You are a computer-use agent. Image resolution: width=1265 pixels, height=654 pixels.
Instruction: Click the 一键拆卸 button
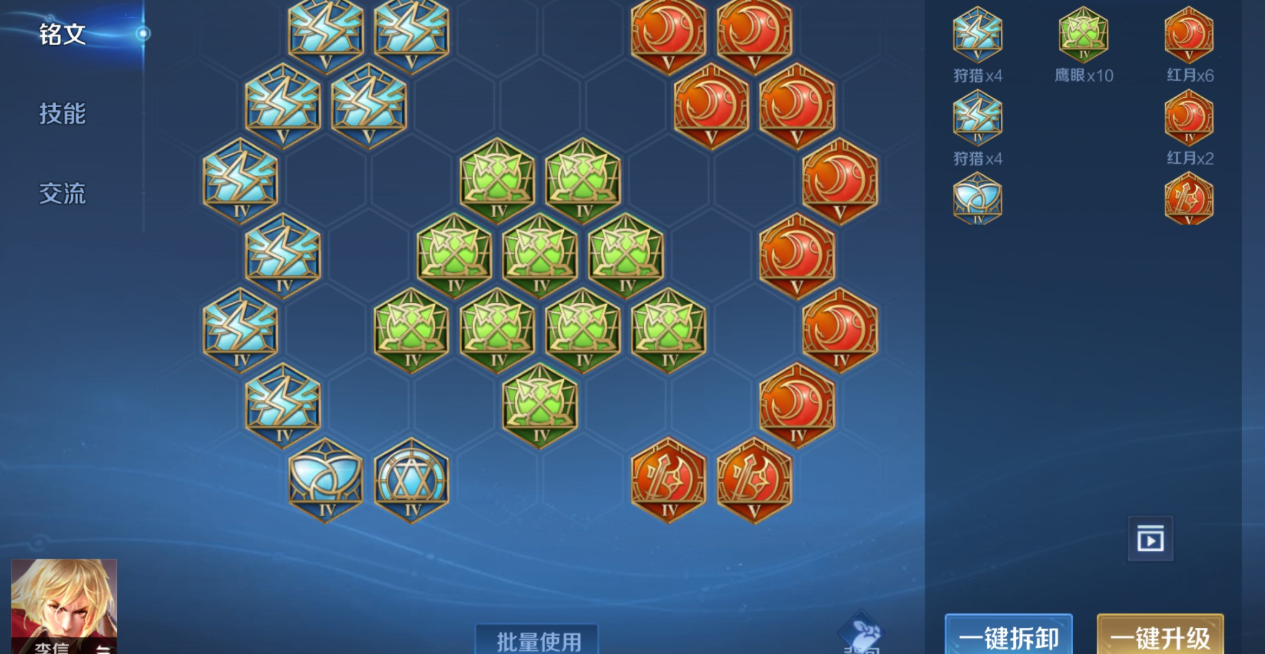[x=1008, y=637]
